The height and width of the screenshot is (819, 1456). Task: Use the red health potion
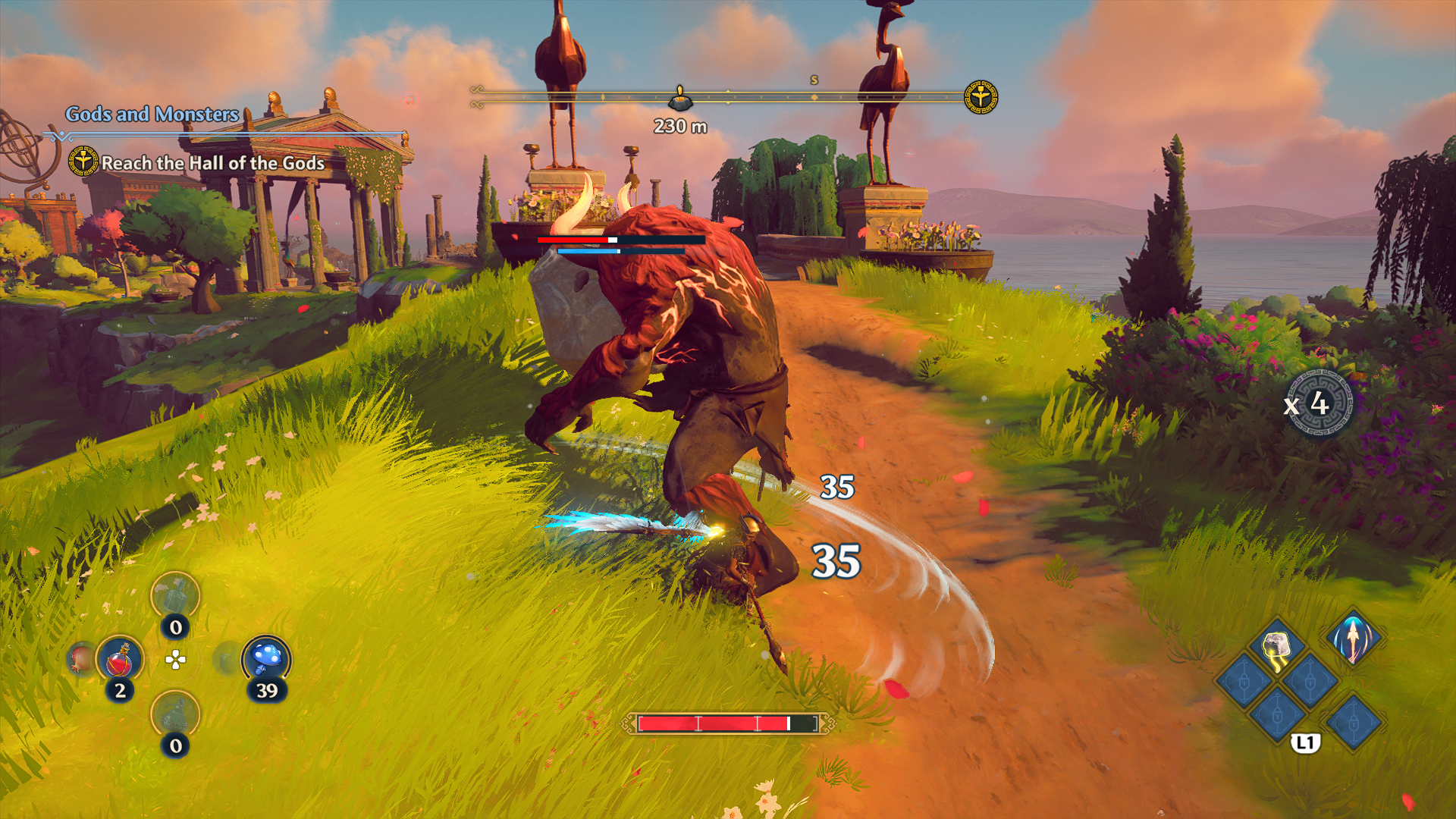pos(120,660)
